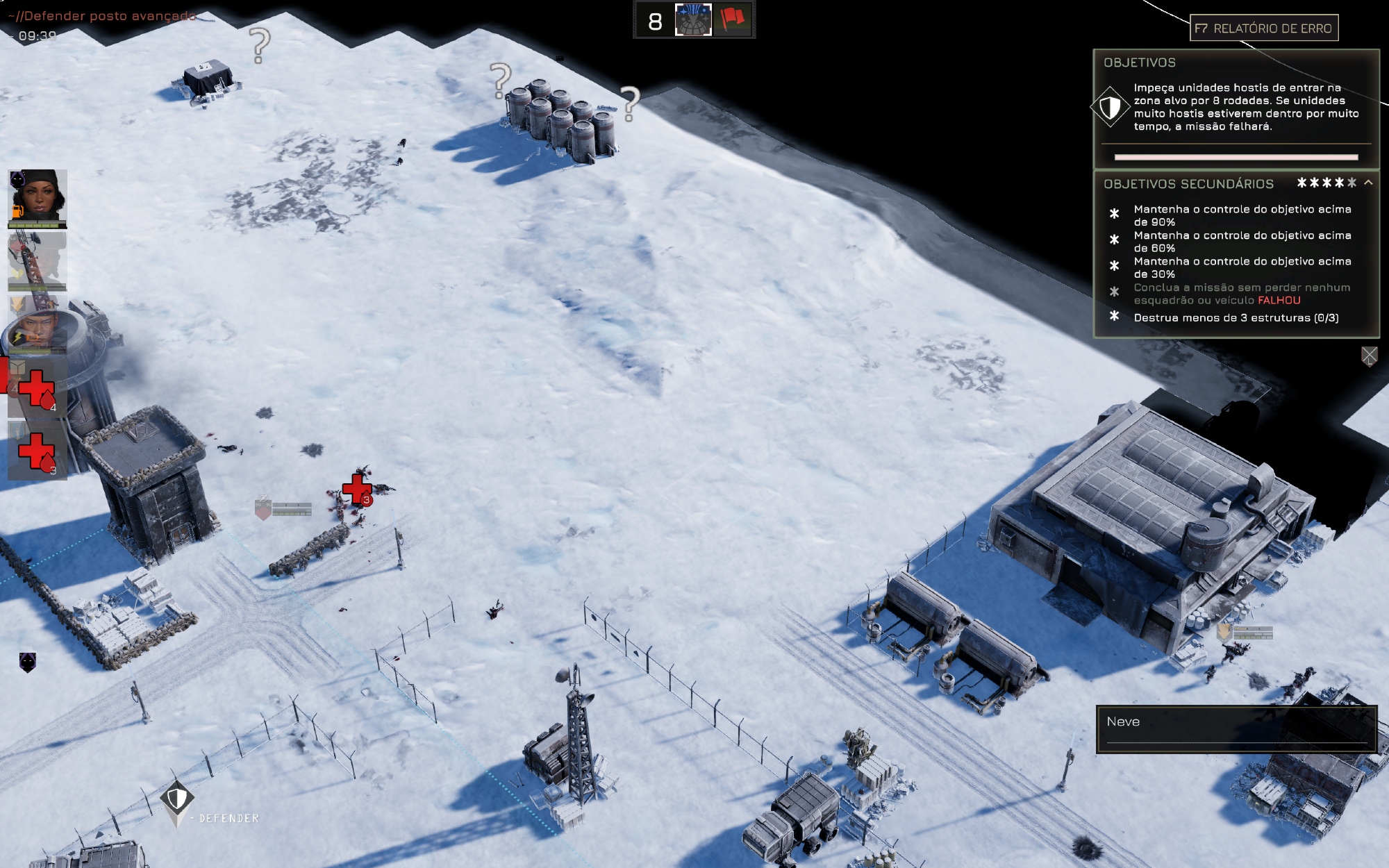Click the red flag icon at top
Image resolution: width=1389 pixels, height=868 pixels.
[732, 19]
